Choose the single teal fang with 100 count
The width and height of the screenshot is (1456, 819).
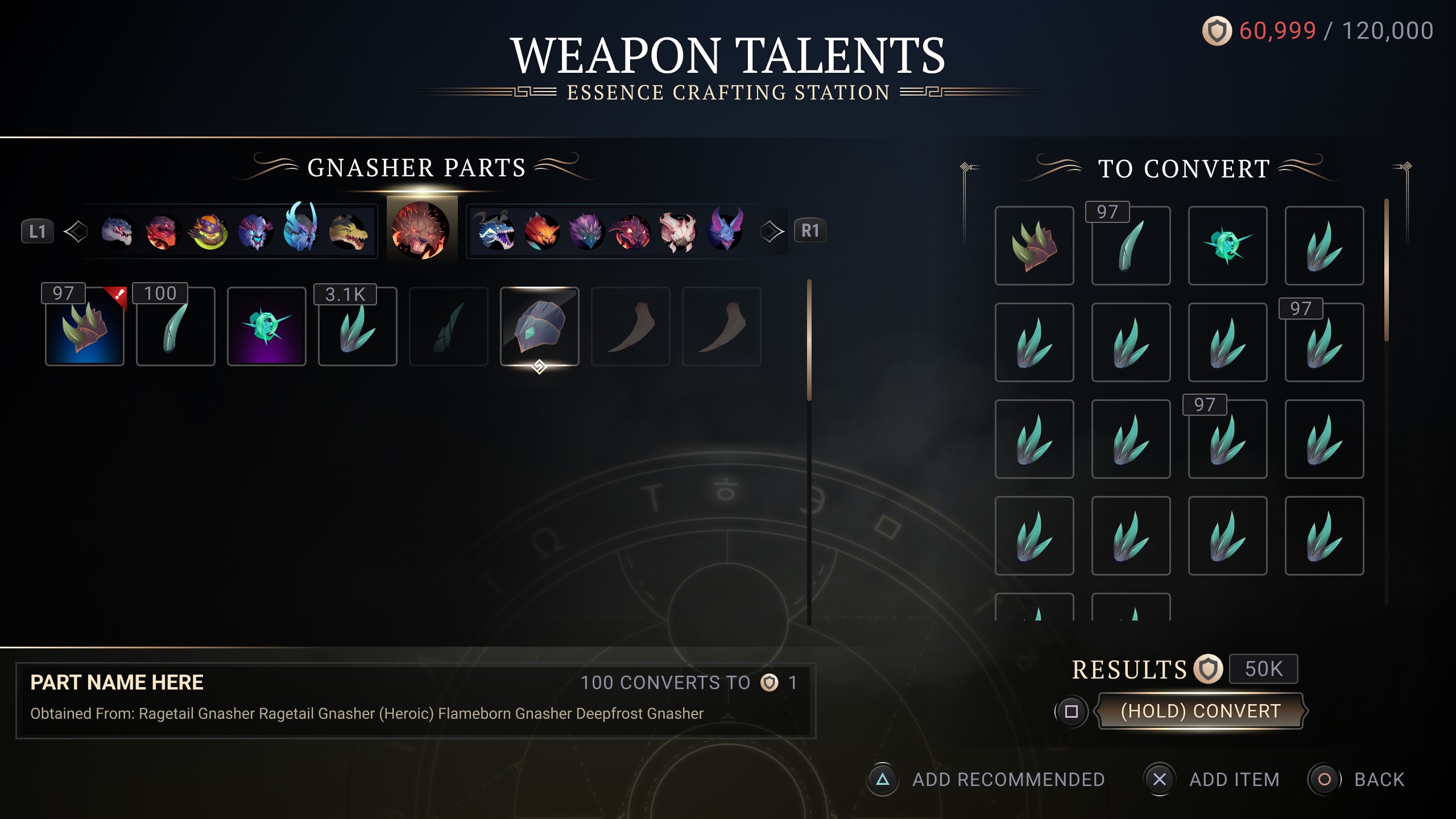click(x=176, y=326)
